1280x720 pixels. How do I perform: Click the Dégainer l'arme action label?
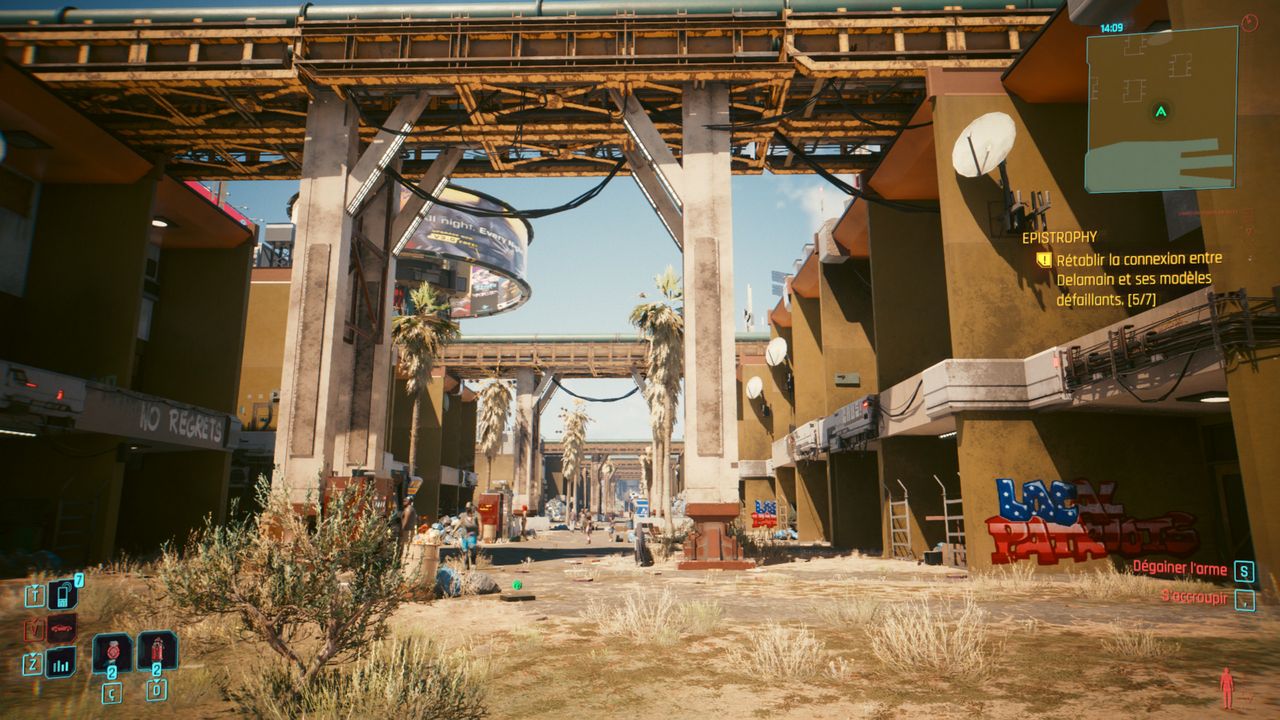click(x=1179, y=569)
